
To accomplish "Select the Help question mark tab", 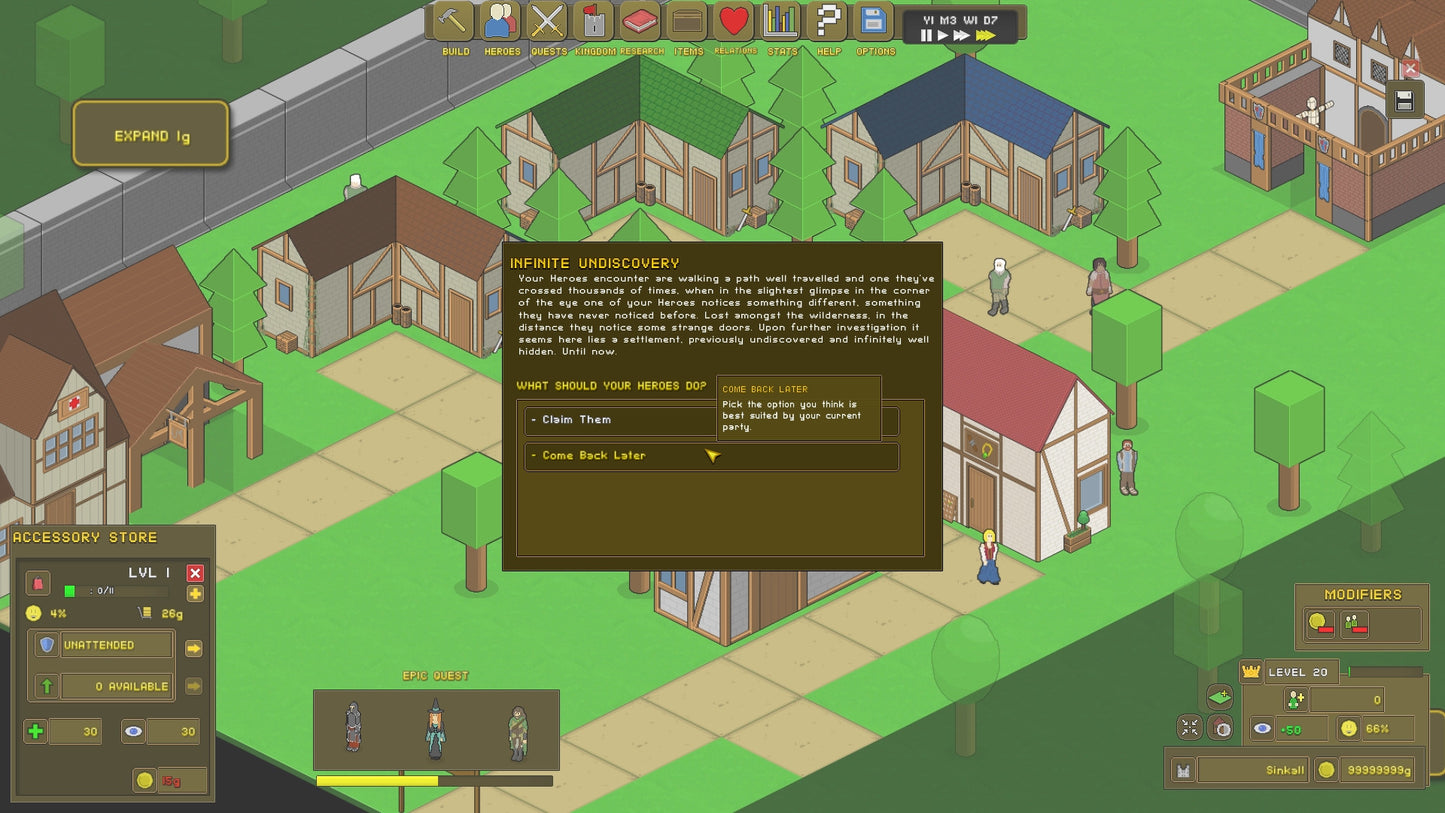I will point(827,22).
